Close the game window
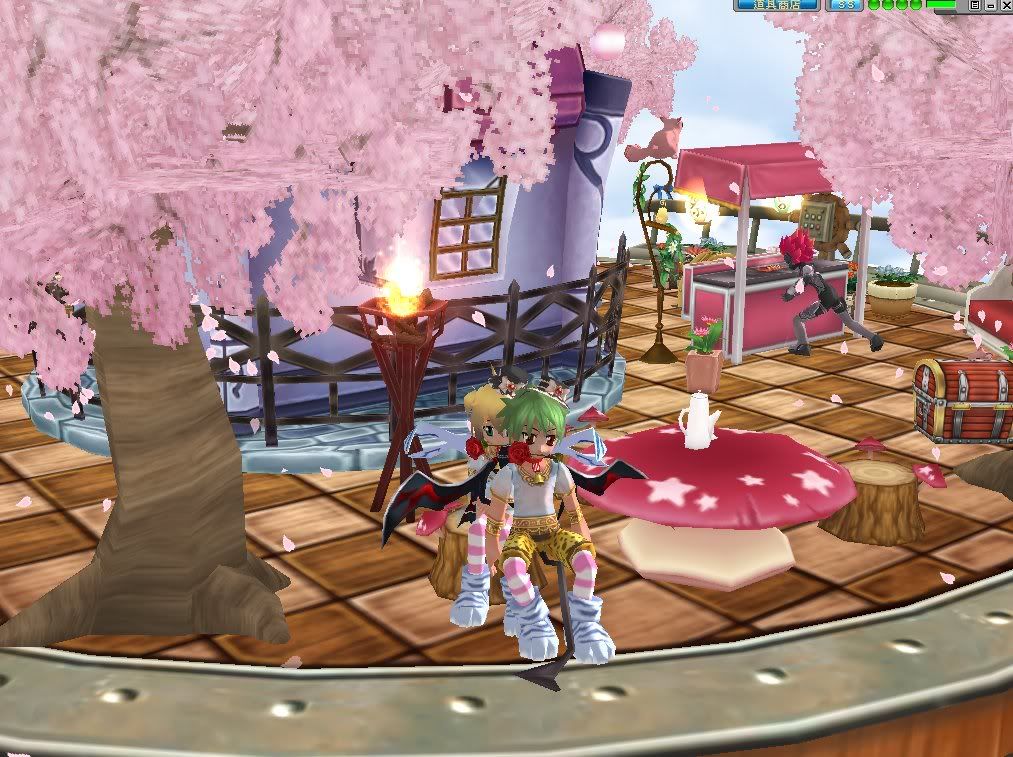The width and height of the screenshot is (1013, 757). [x=1004, y=5]
